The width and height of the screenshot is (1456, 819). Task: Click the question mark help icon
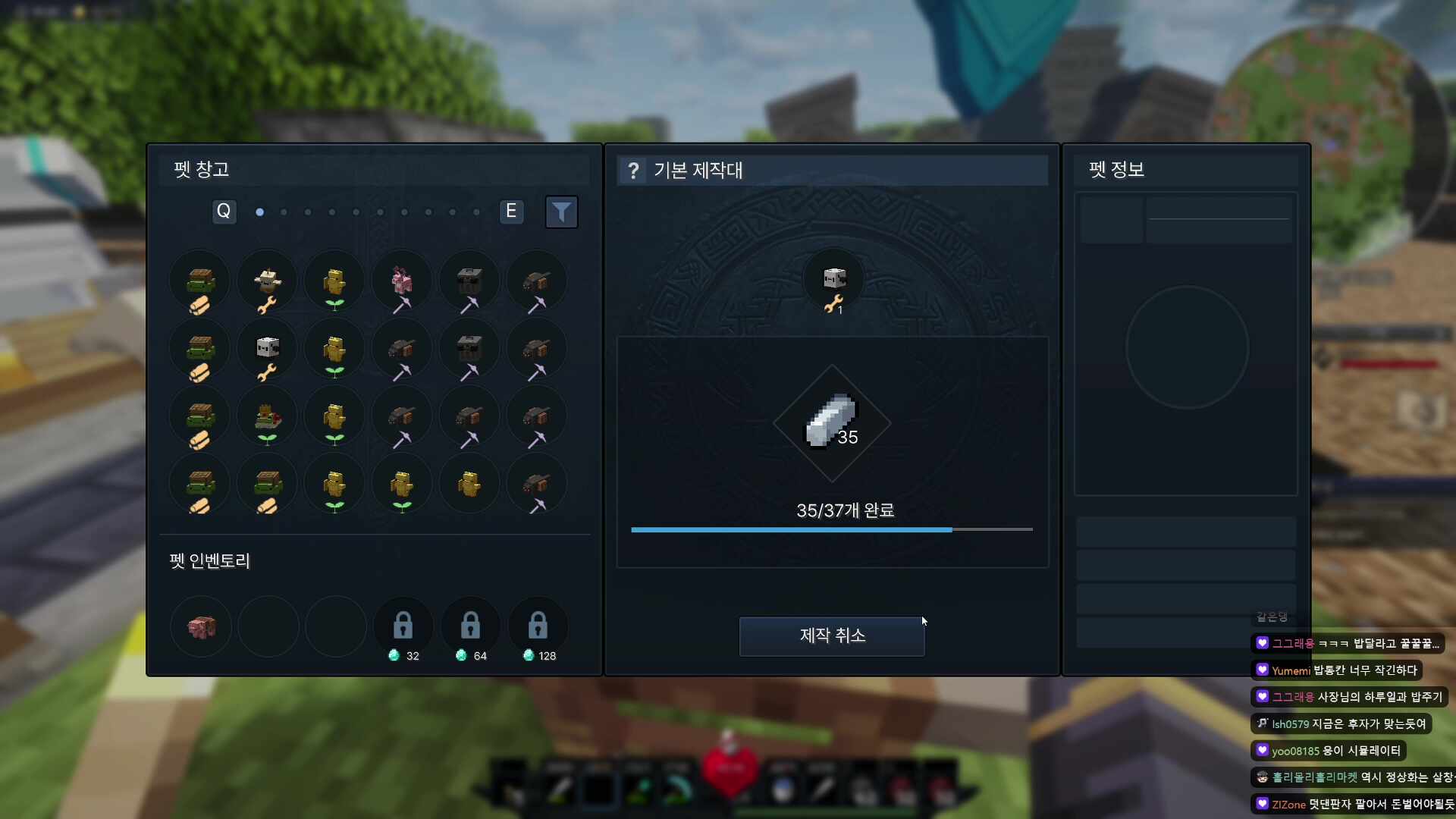point(633,170)
